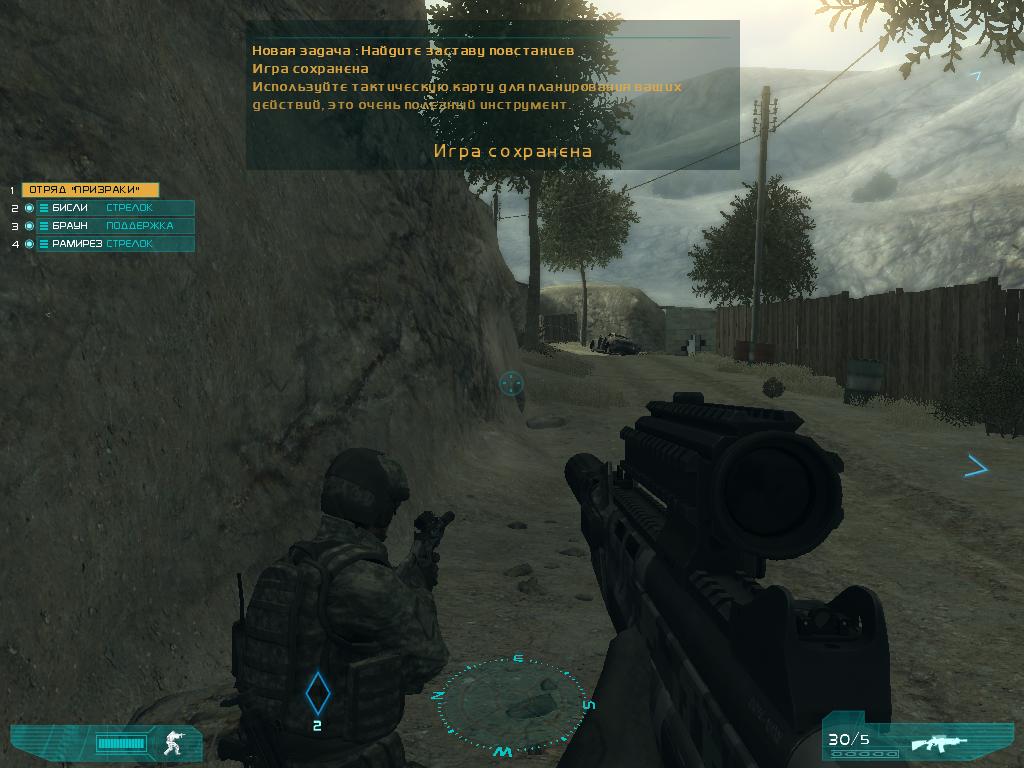This screenshot has width=1024, height=768.
Task: Click the blue diamond squad marker
Action: coord(317,691)
